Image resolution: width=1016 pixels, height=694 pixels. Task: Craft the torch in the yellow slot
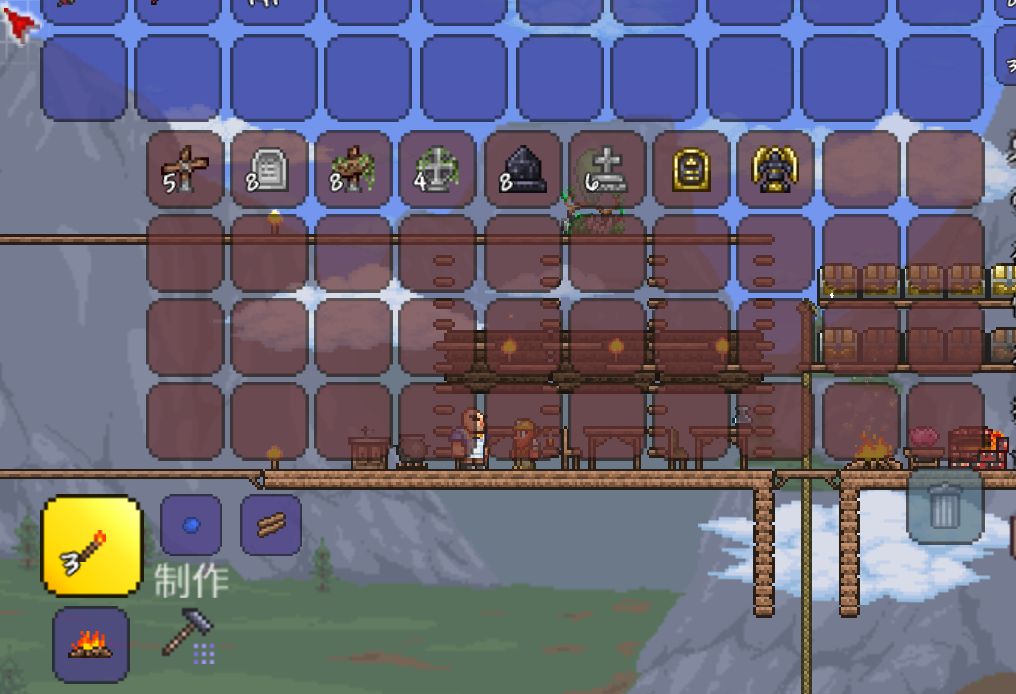[x=91, y=546]
